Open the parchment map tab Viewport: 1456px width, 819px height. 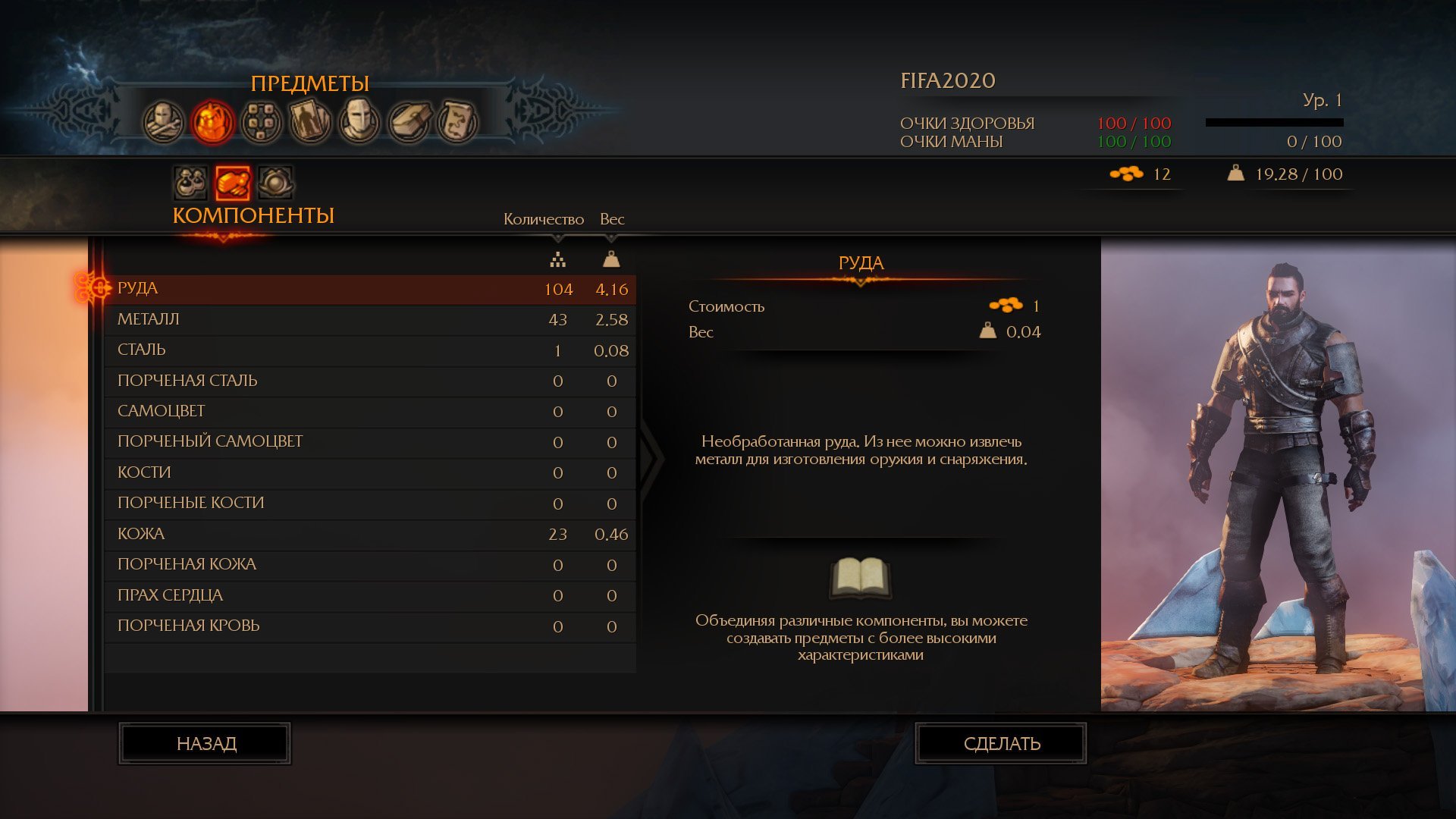tap(457, 121)
